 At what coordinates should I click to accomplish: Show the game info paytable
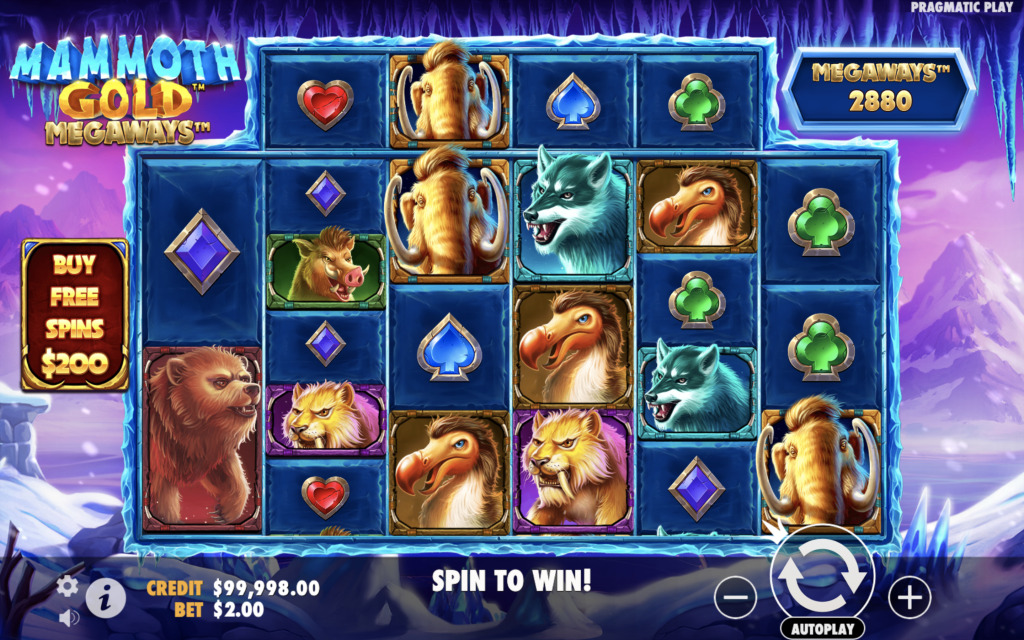(105, 598)
